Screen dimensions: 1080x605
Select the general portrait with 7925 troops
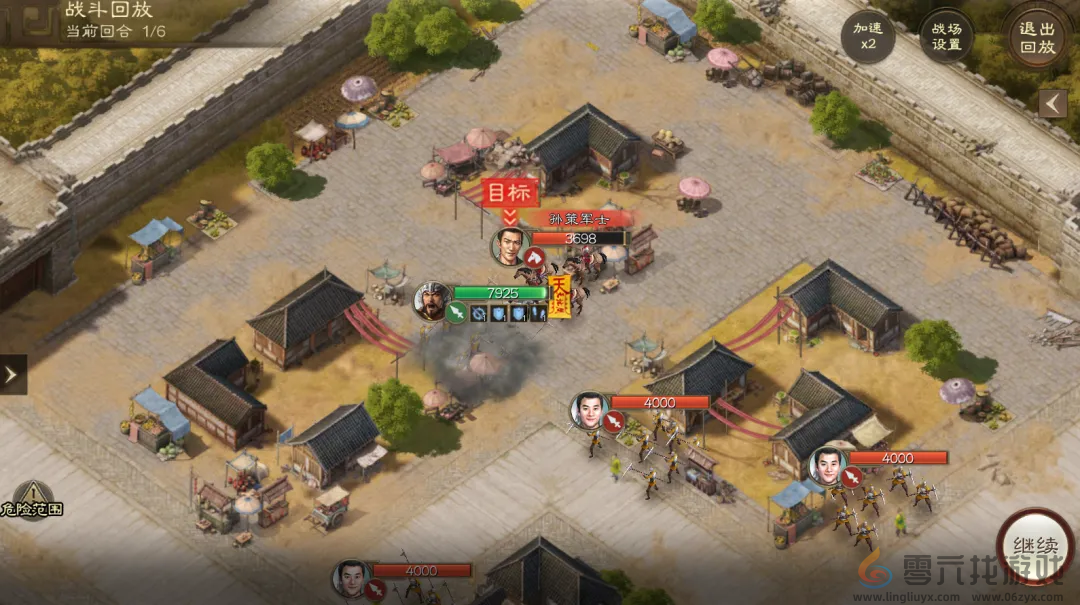(431, 300)
